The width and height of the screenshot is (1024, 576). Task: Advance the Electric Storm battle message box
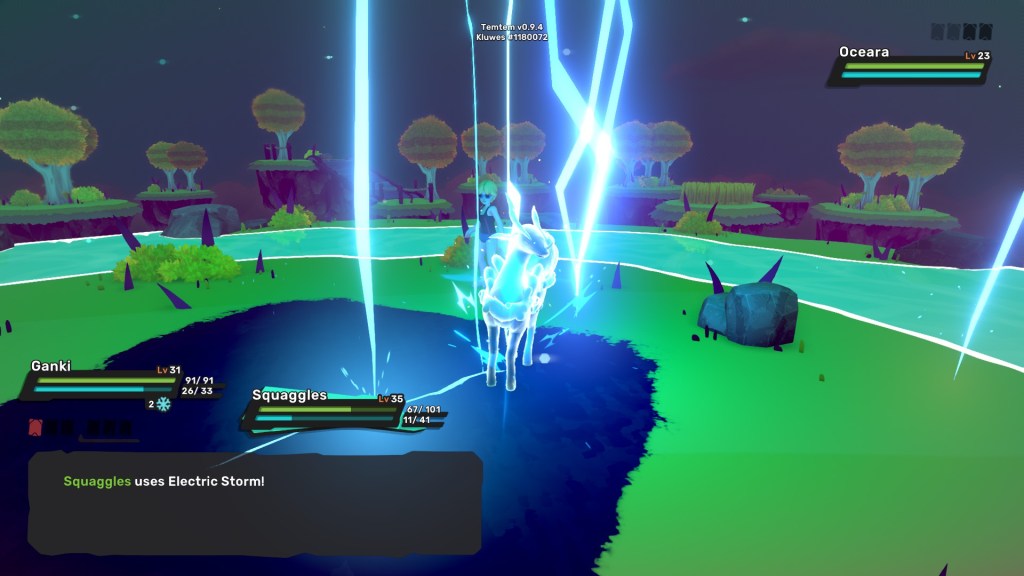[x=255, y=510]
